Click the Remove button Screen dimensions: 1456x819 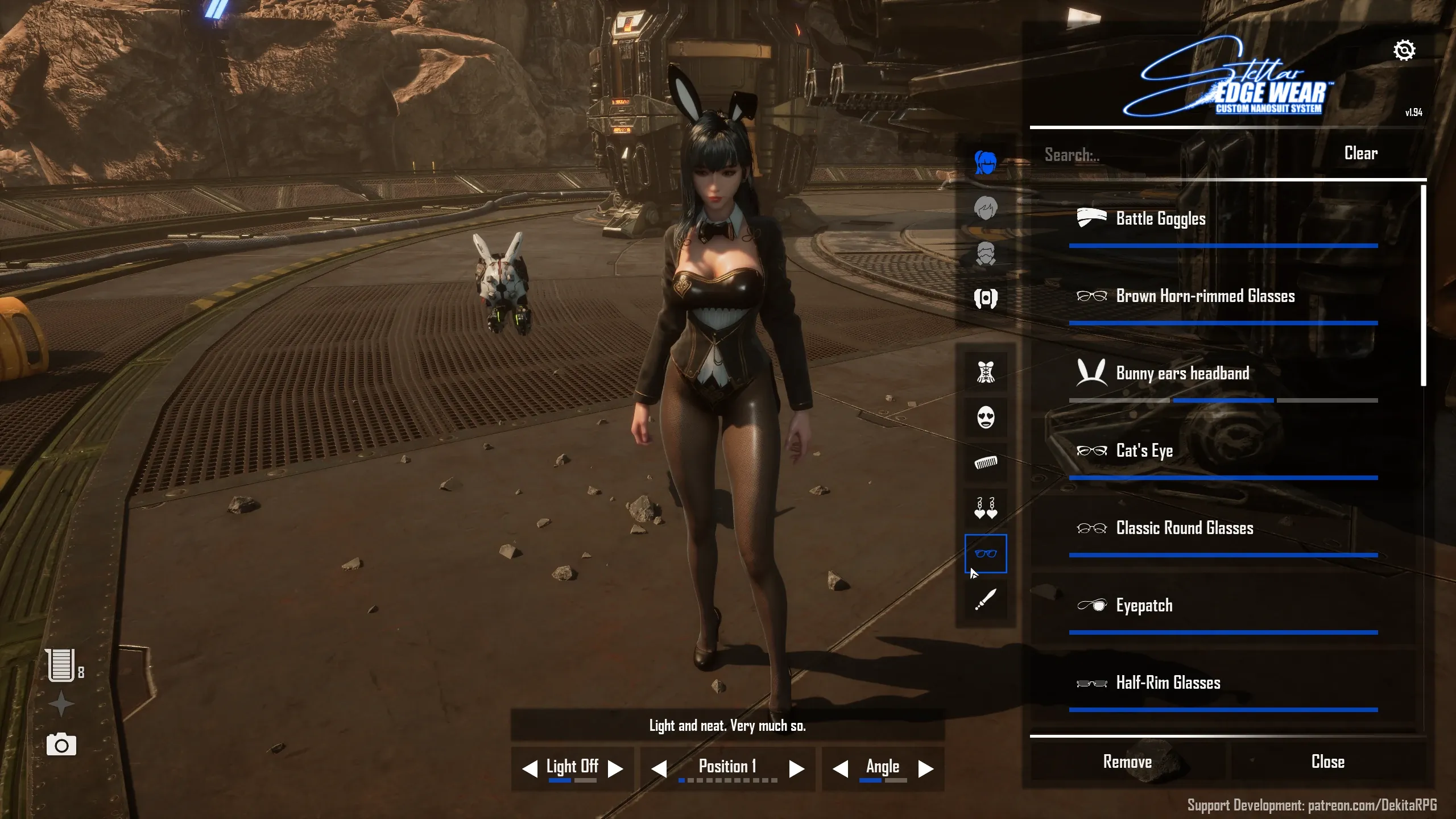1127,762
